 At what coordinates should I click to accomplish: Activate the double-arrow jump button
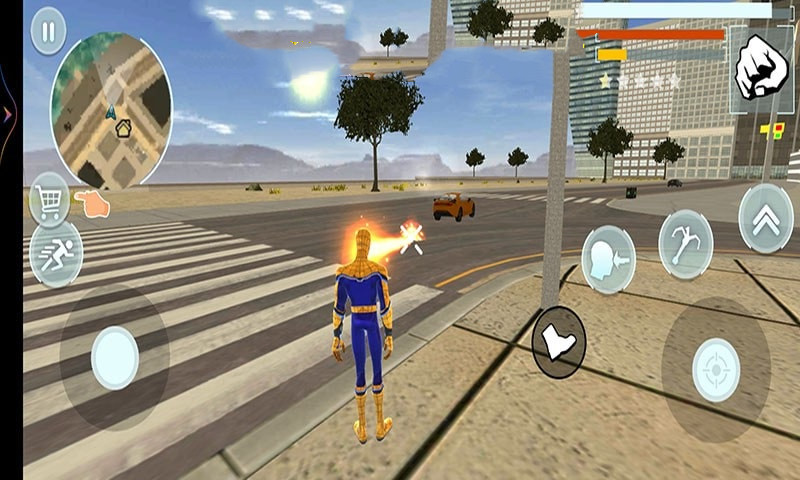tap(766, 218)
